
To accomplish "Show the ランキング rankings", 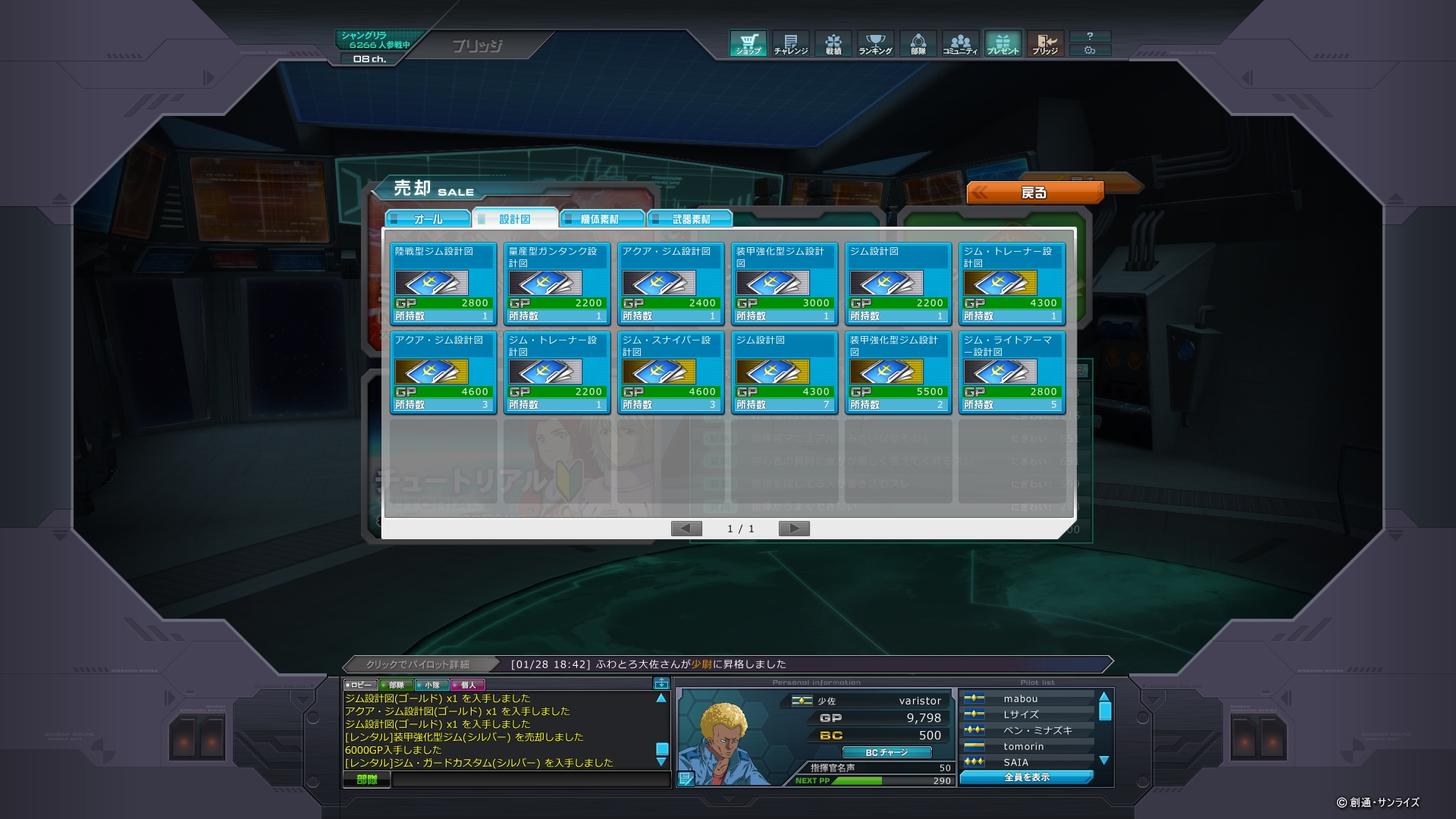I will pos(875,44).
